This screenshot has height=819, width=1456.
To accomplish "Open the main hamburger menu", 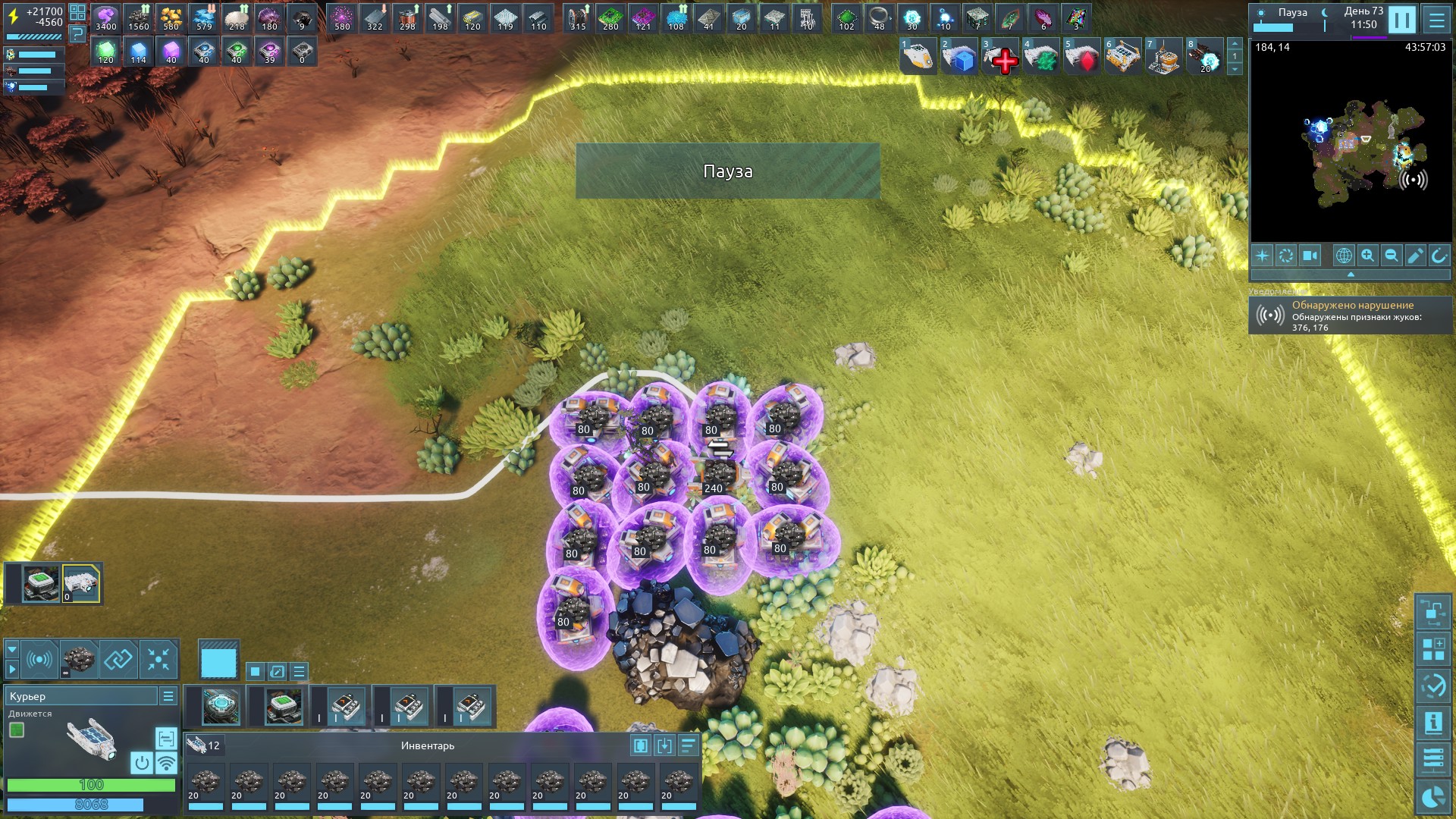I will (1436, 20).
